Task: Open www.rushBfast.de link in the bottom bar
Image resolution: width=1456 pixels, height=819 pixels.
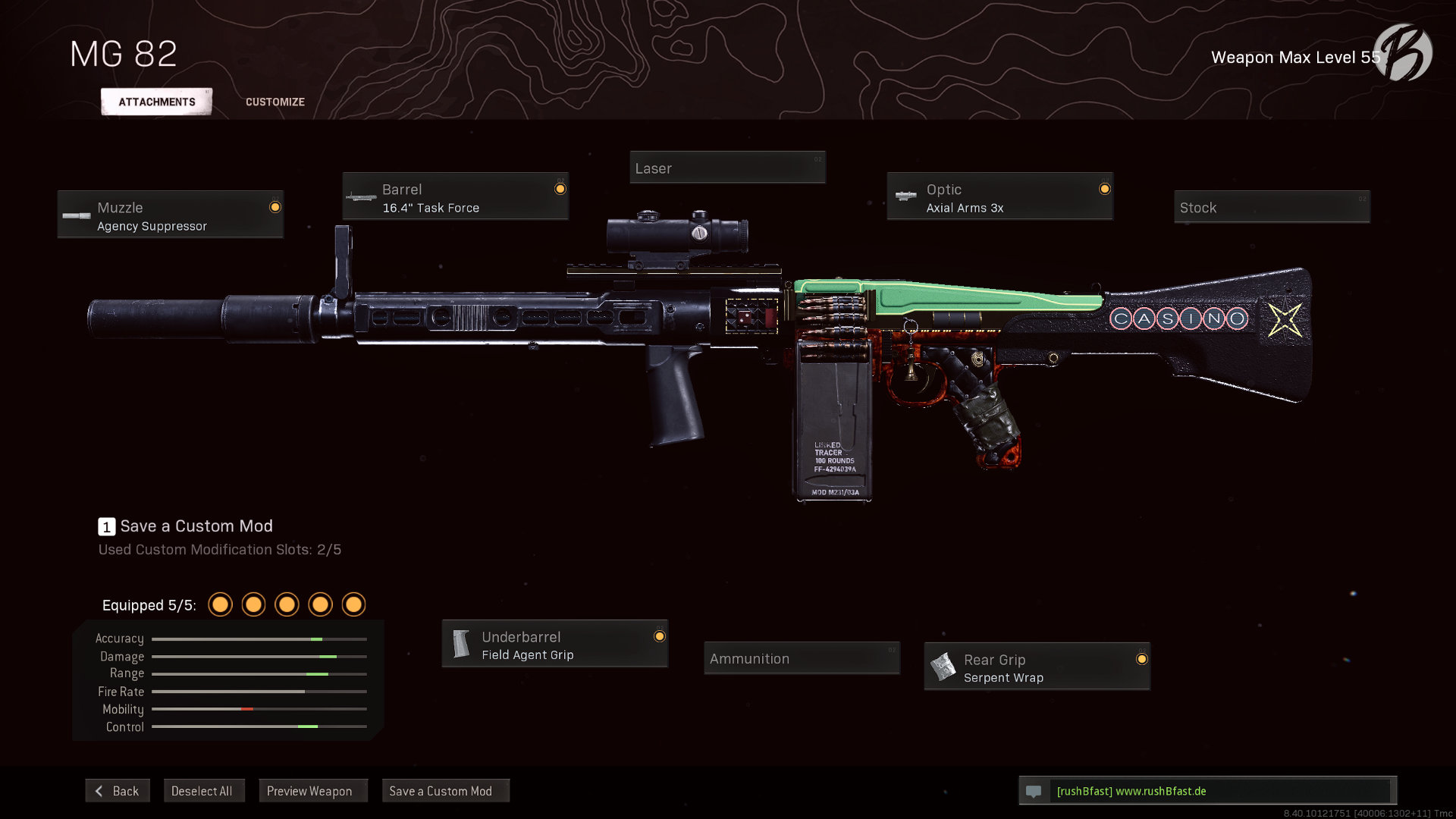Action: point(1160,791)
